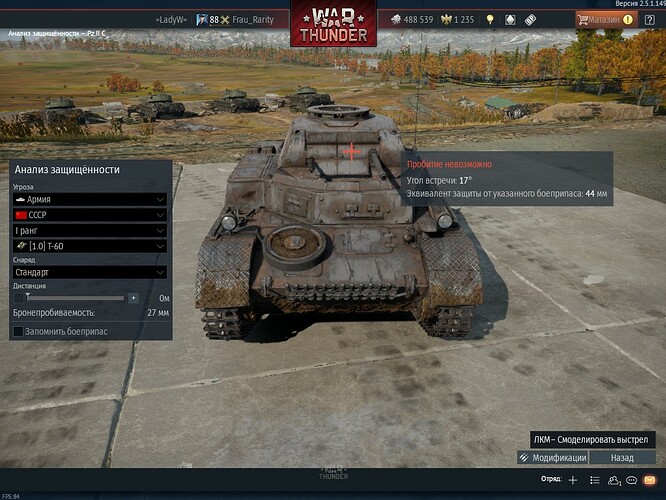The height and width of the screenshot is (500, 666).
Task: Click the distance slider track
Action: pyautogui.click(x=75, y=297)
